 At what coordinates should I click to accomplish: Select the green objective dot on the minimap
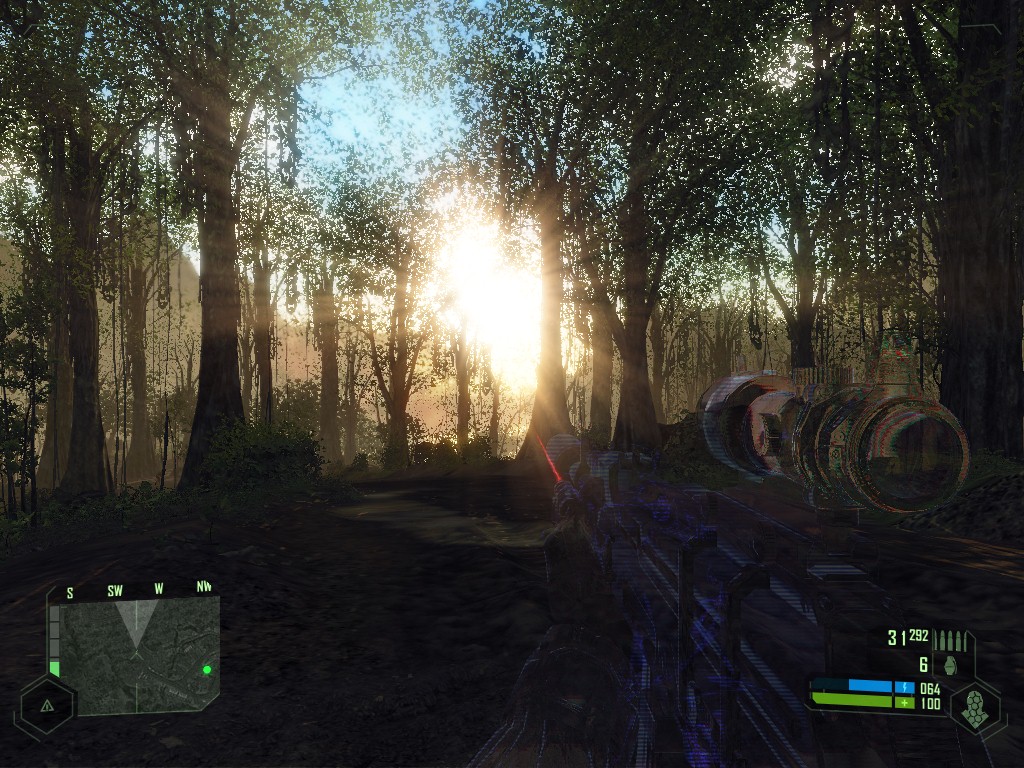pos(207,669)
